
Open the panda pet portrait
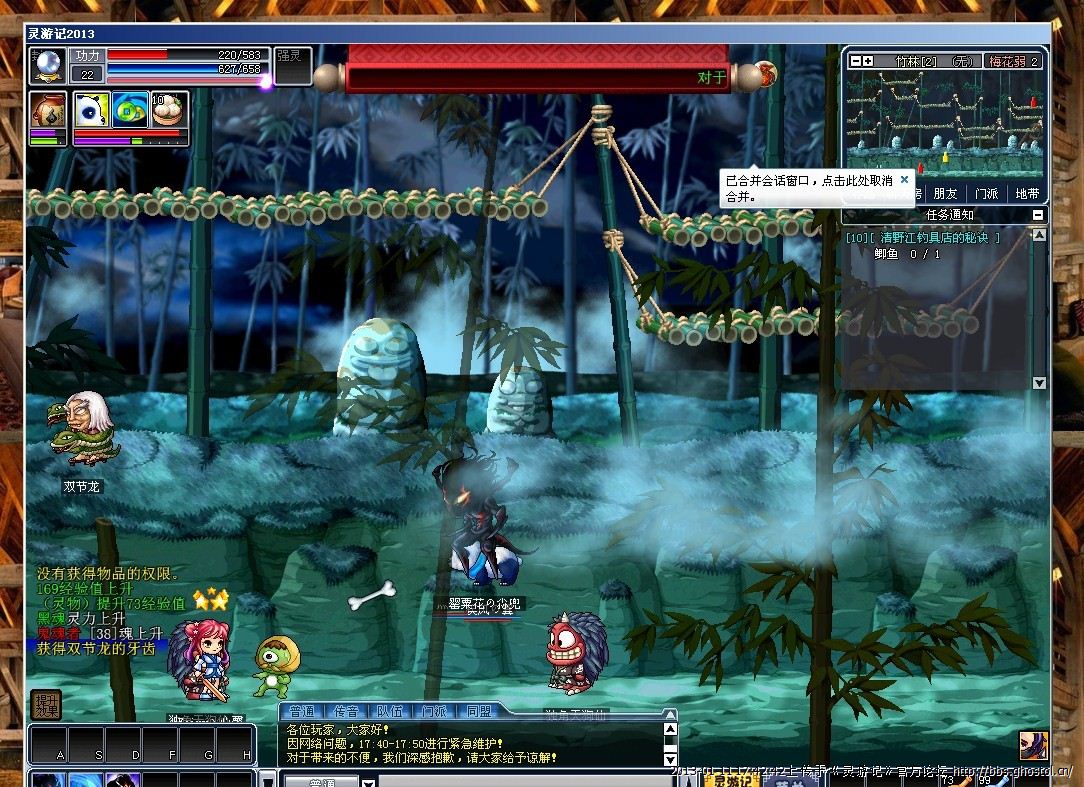click(x=91, y=109)
